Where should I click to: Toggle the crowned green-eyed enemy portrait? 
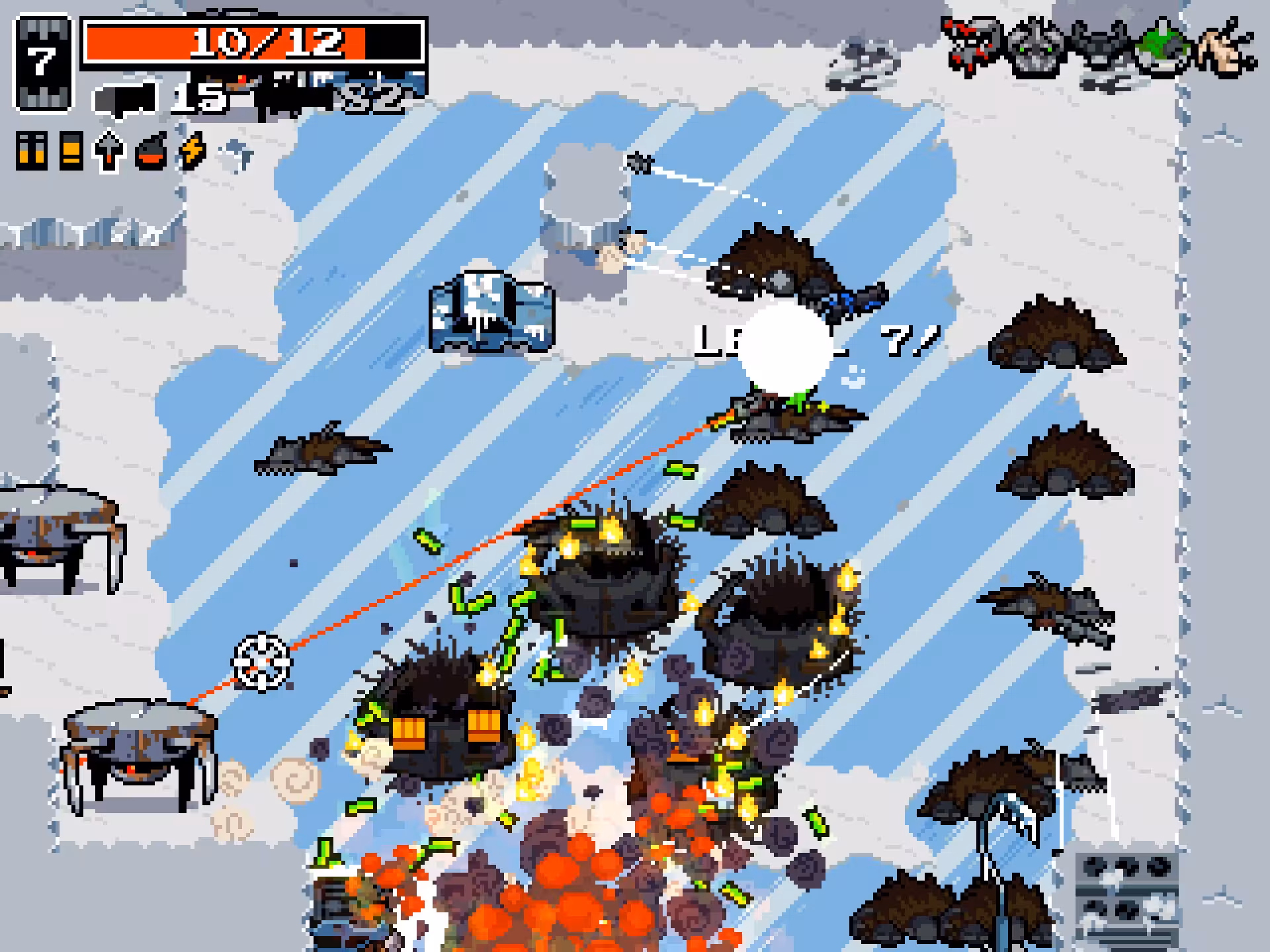click(1035, 46)
